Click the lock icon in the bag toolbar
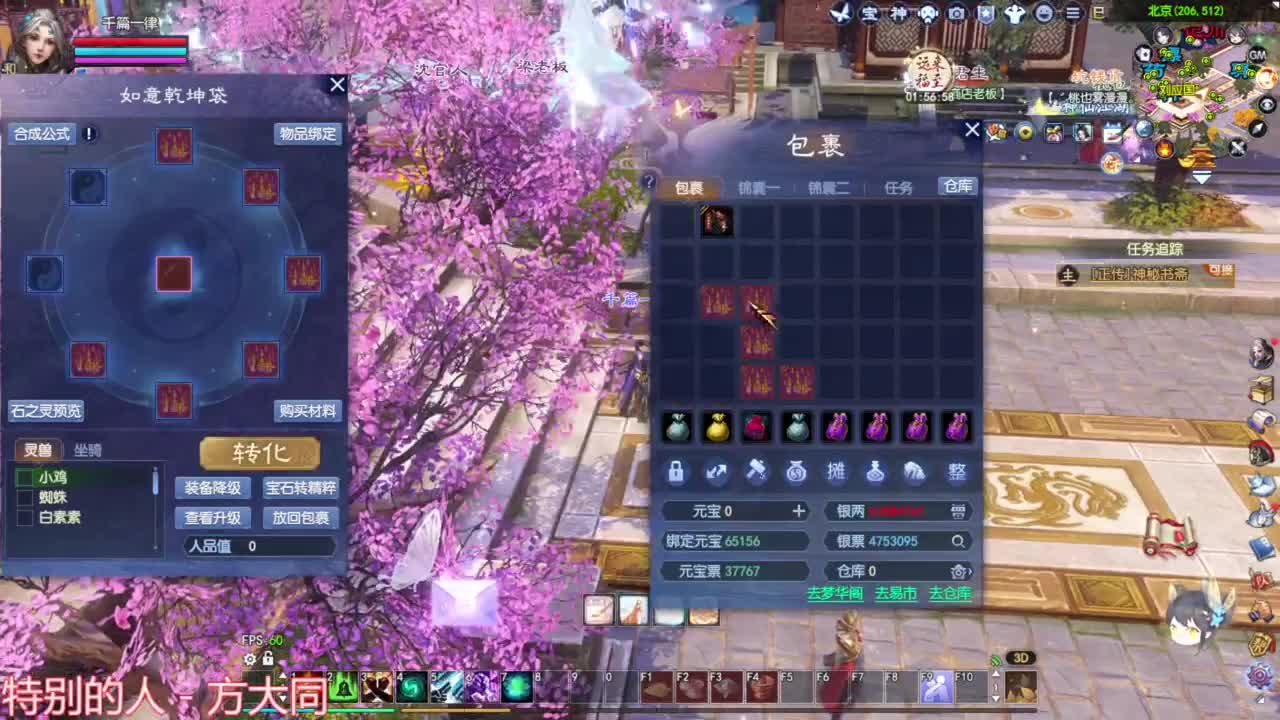Viewport: 1280px width, 720px height. (x=676, y=473)
